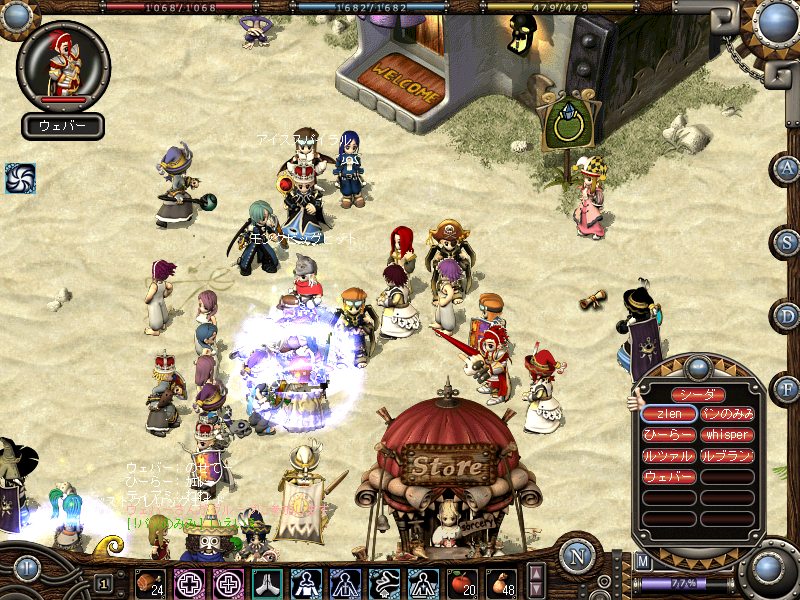Select party member ウェバー in the list
This screenshot has width=800, height=600.
pos(669,477)
